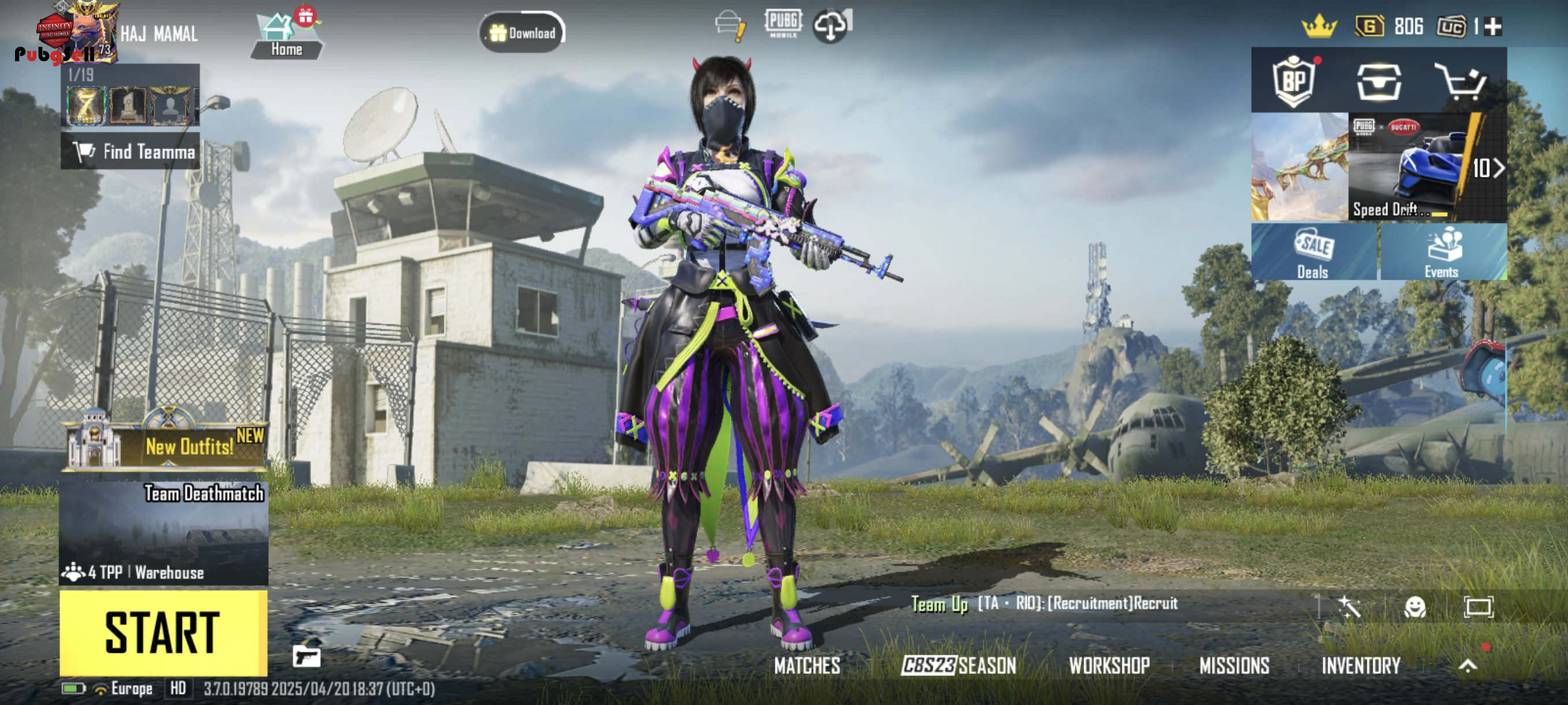Open the MISSIONS menu

[1234, 666]
